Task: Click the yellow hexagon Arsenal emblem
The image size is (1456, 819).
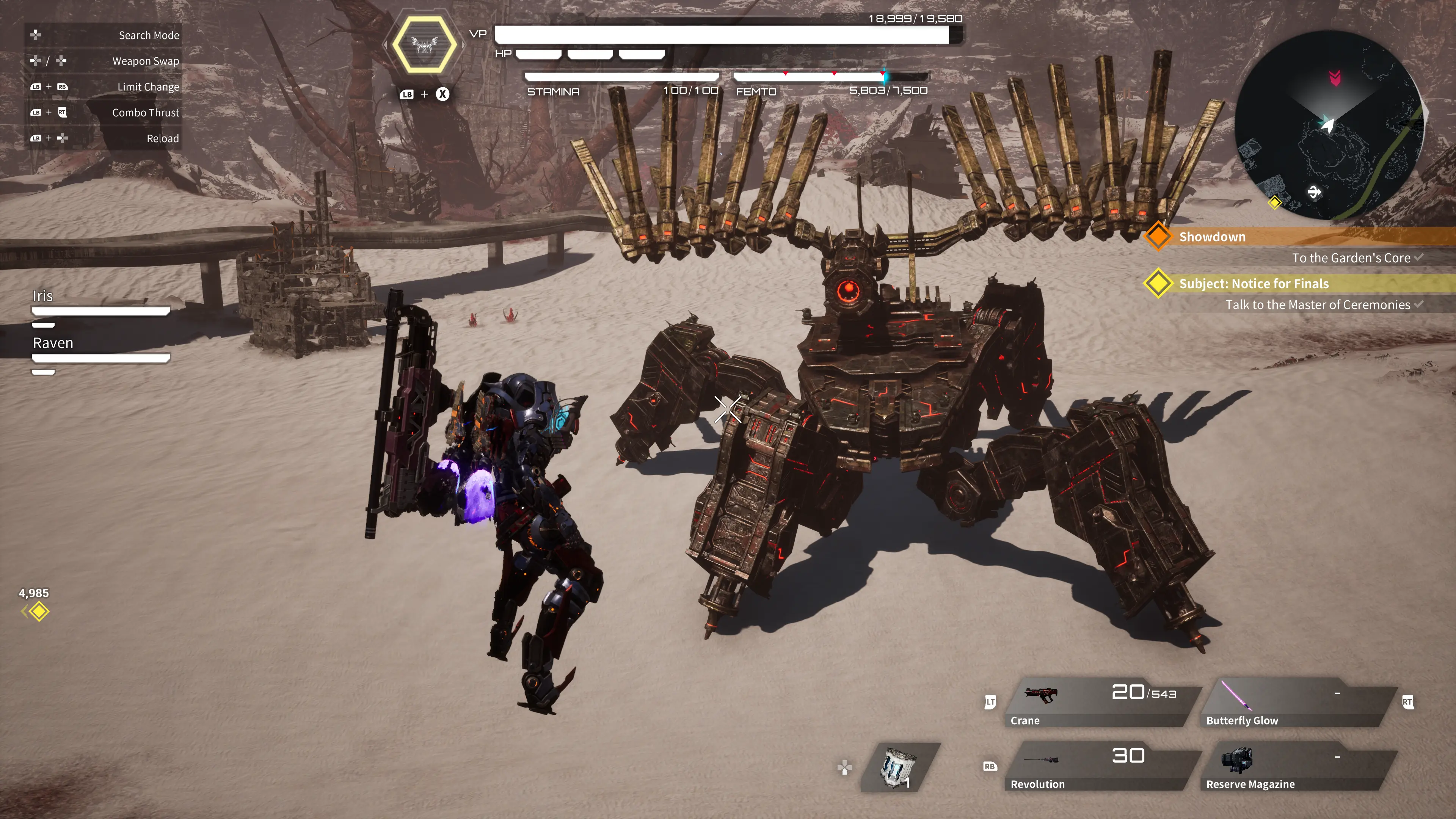Action: [x=424, y=44]
